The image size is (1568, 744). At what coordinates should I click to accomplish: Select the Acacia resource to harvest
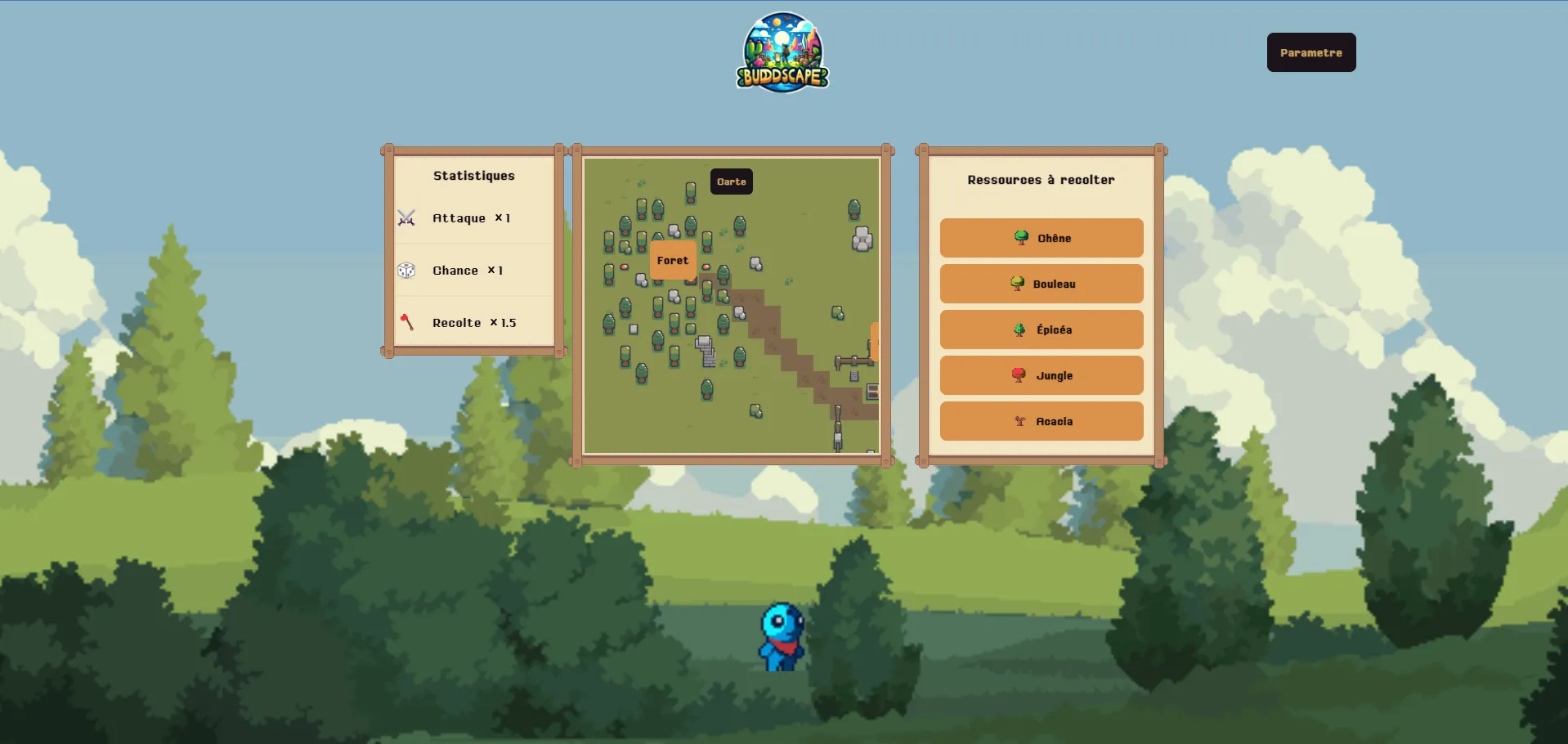1042,421
